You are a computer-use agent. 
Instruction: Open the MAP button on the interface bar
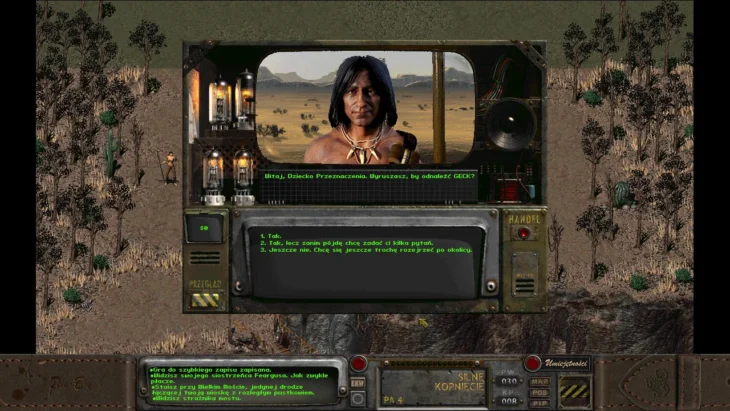click(539, 381)
